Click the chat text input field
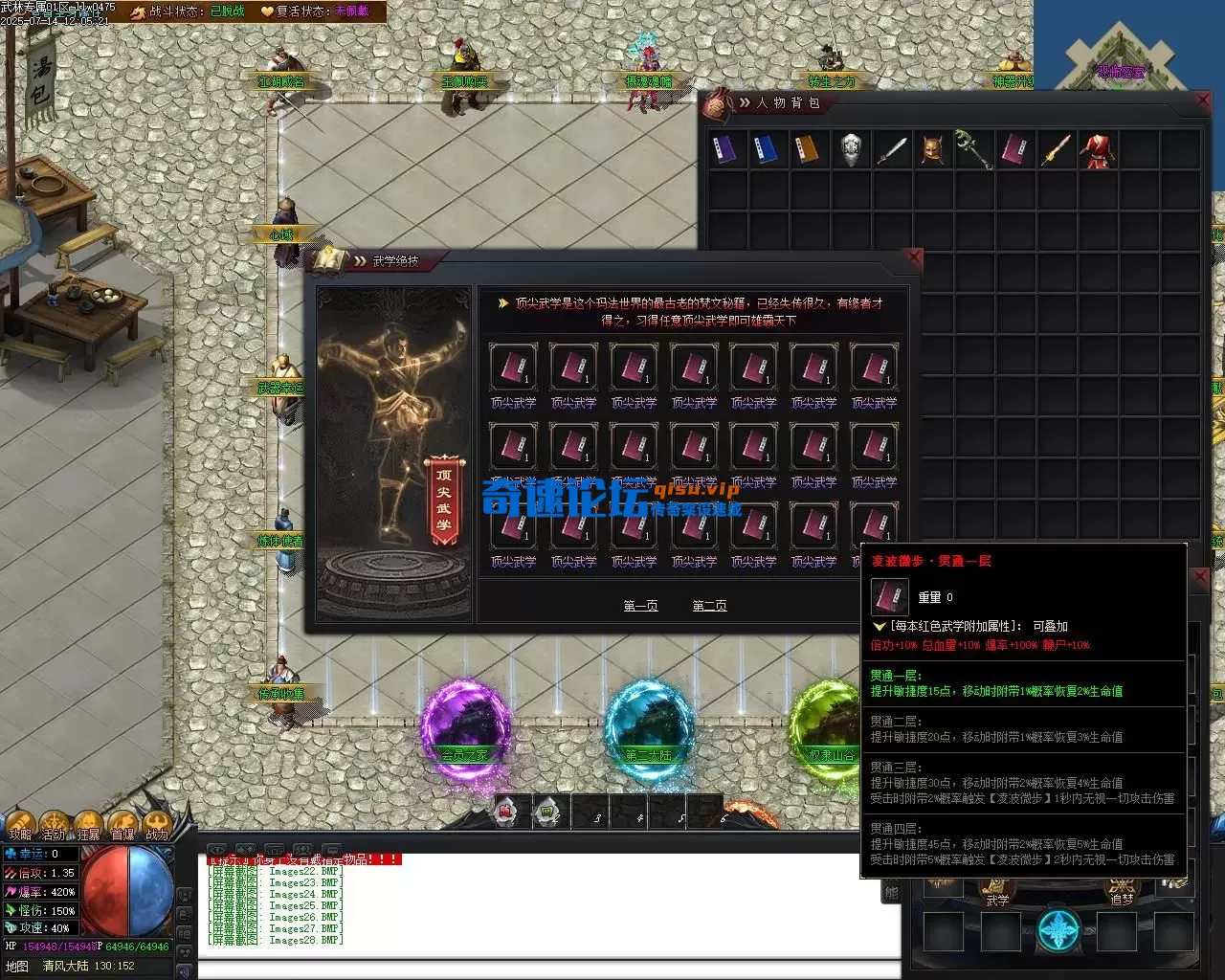Image resolution: width=1225 pixels, height=980 pixels. [x=546, y=968]
